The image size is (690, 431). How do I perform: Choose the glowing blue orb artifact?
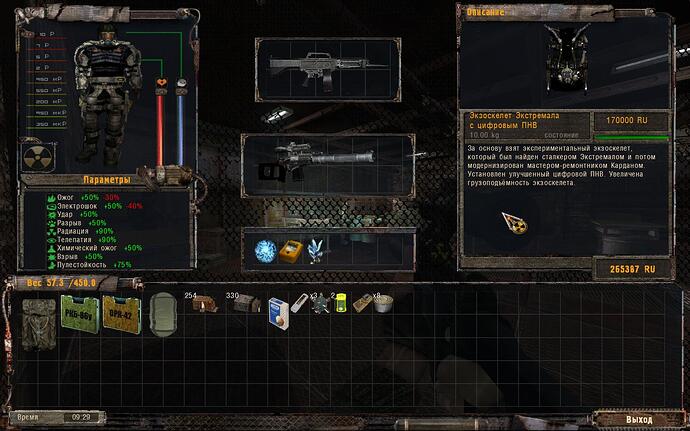coord(267,249)
